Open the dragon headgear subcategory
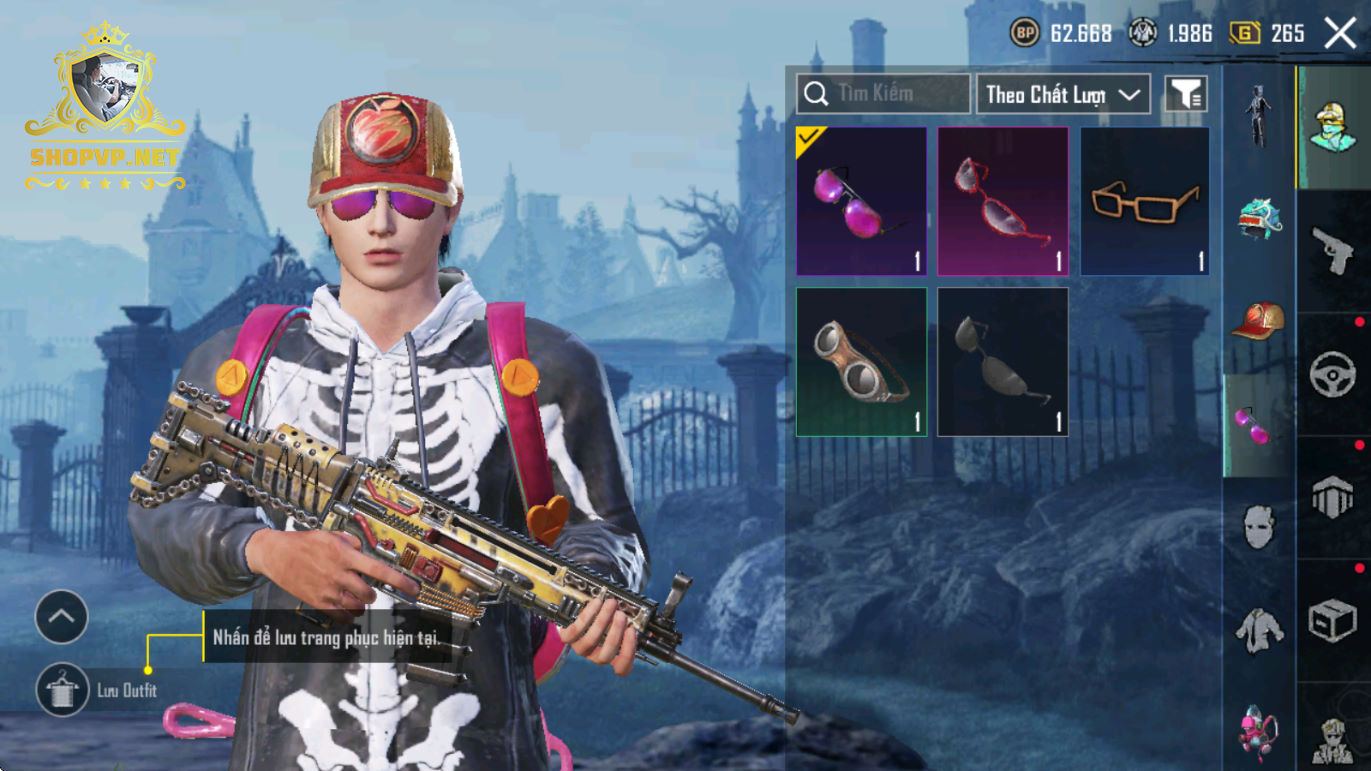The width and height of the screenshot is (1371, 771). click(1259, 219)
